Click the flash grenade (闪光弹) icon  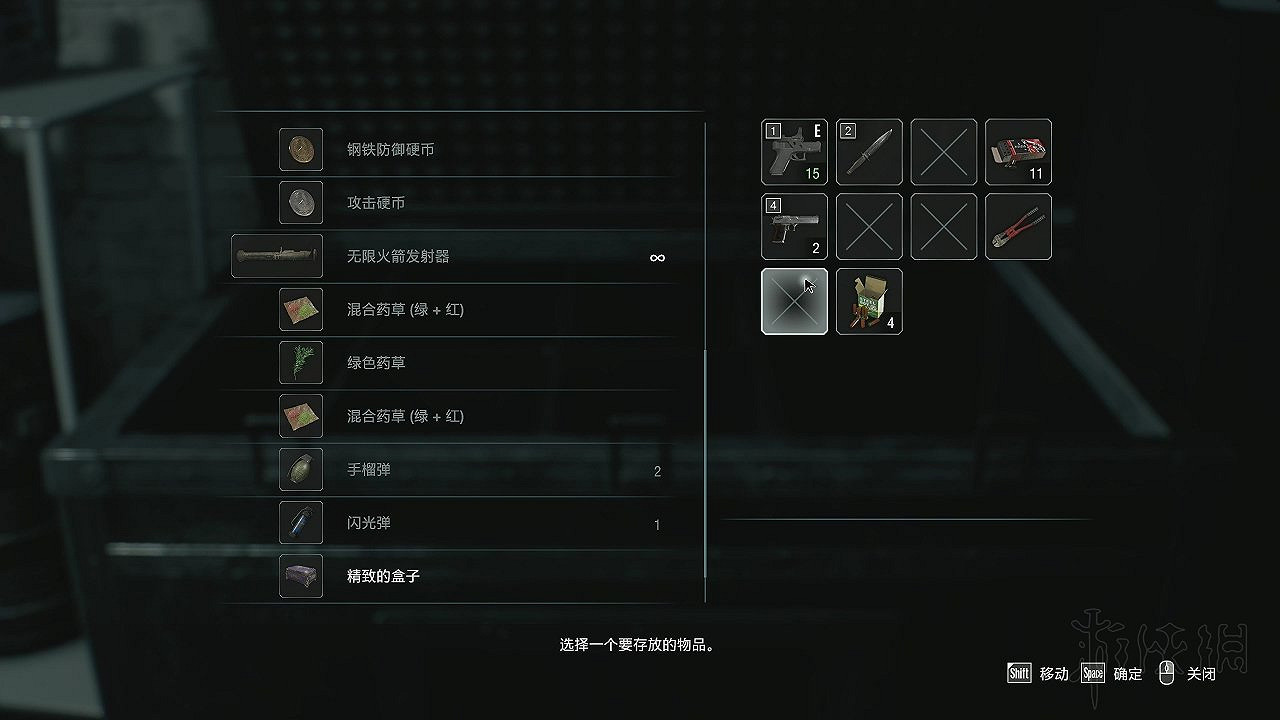tap(301, 523)
